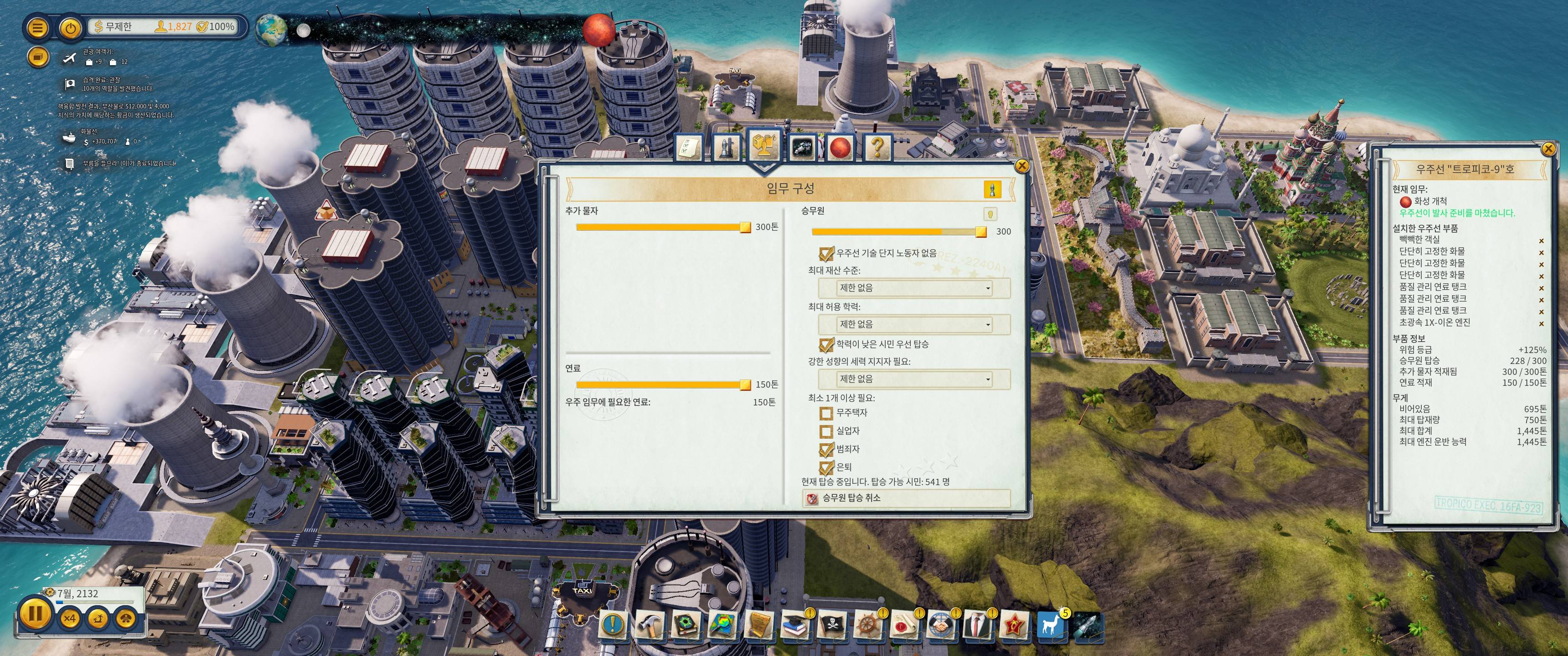Viewport: 1568px width, 656px height.
Task: Uncheck the 은퇴 checkbox
Action: [826, 468]
